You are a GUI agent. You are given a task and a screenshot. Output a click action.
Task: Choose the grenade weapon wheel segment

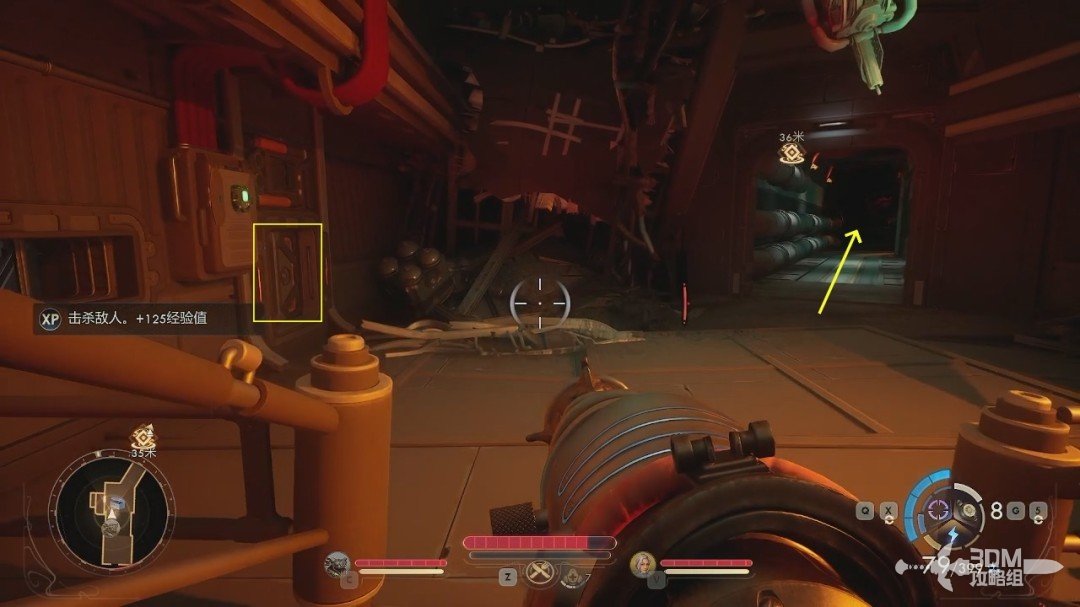pos(970,510)
